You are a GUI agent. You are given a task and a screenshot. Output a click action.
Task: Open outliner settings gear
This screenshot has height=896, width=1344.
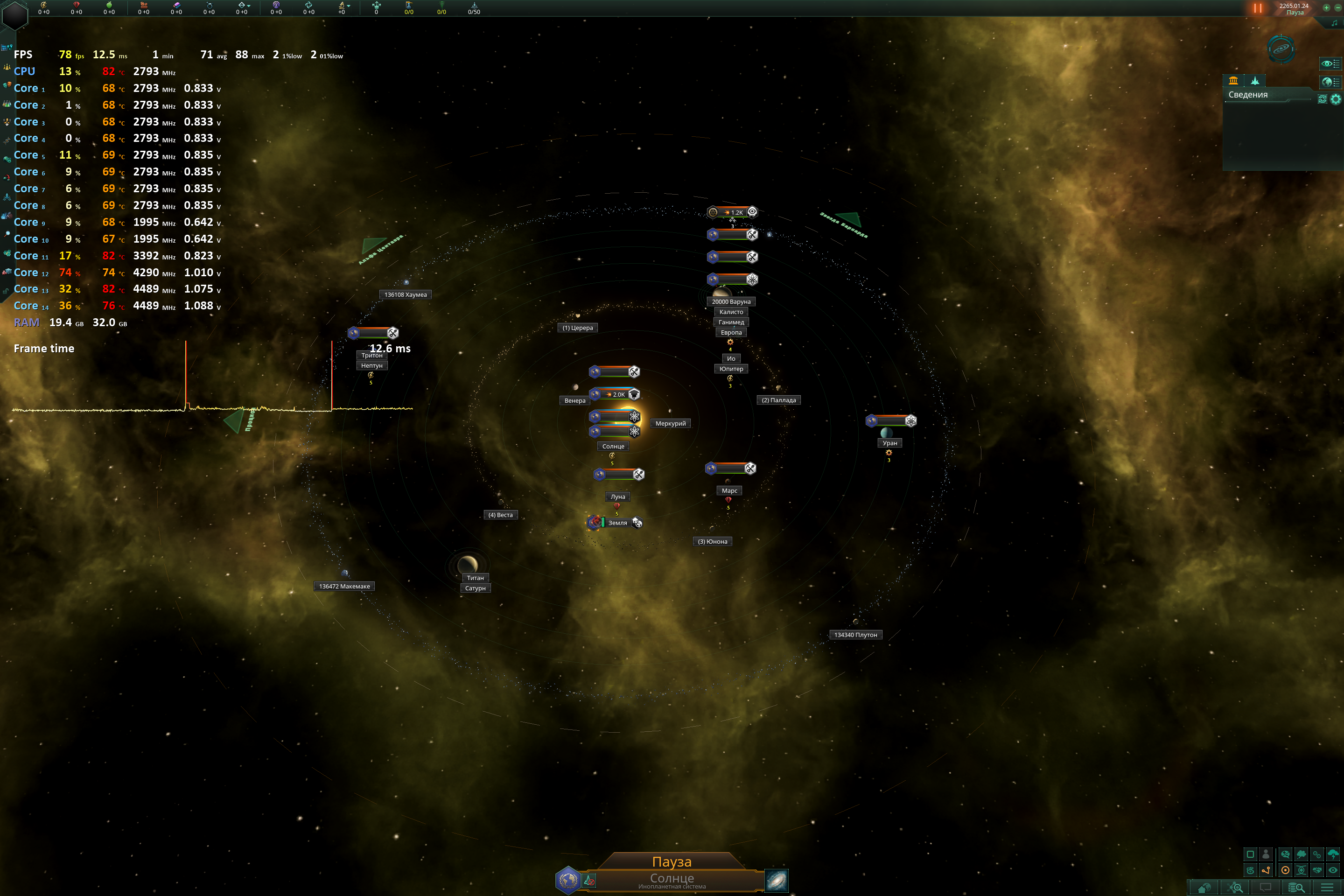[x=1336, y=99]
